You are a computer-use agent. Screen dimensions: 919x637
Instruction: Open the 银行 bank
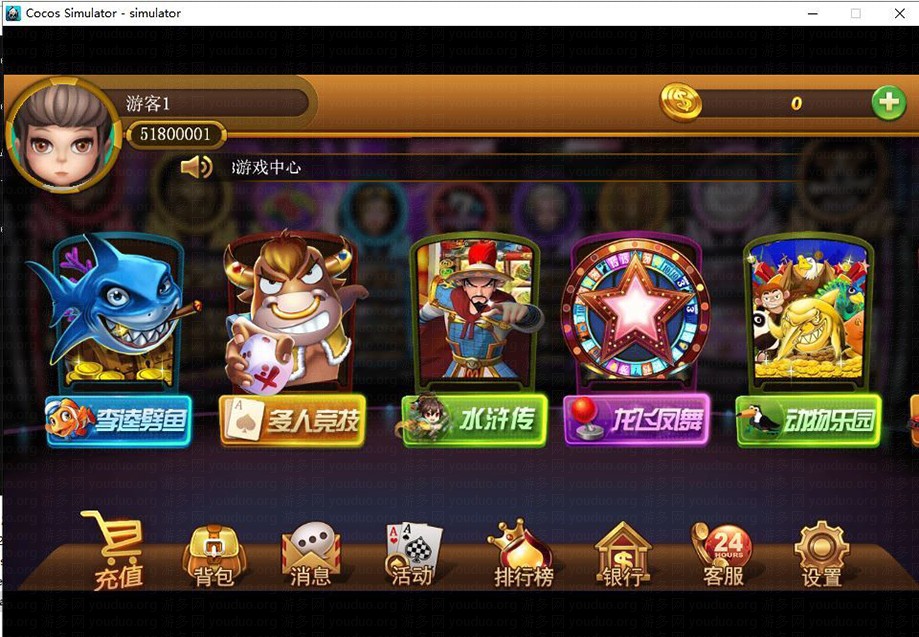[622, 555]
